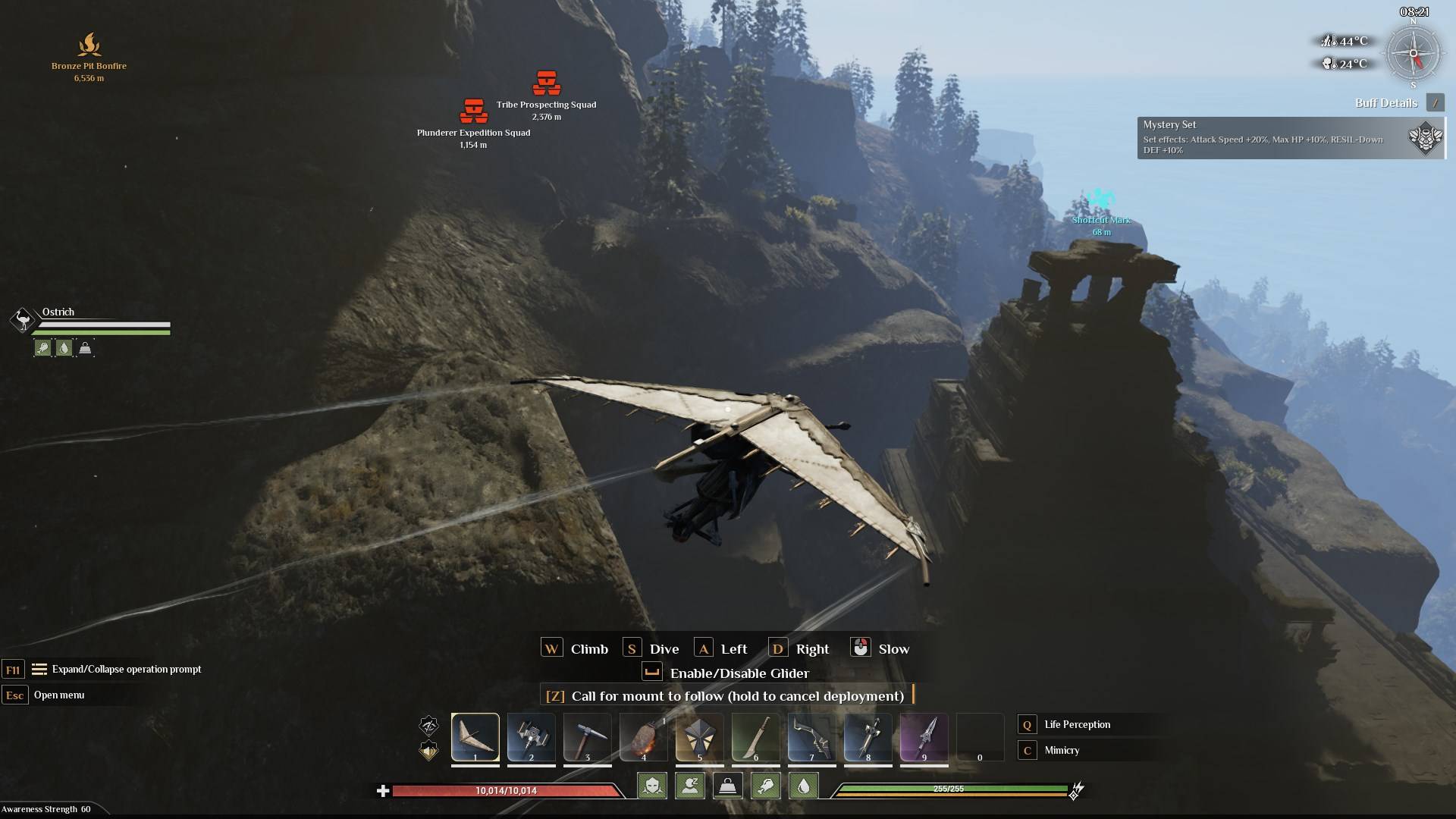The height and width of the screenshot is (819, 1456).
Task: Equip the war hammer in hotbar slot 2
Action: click(531, 736)
